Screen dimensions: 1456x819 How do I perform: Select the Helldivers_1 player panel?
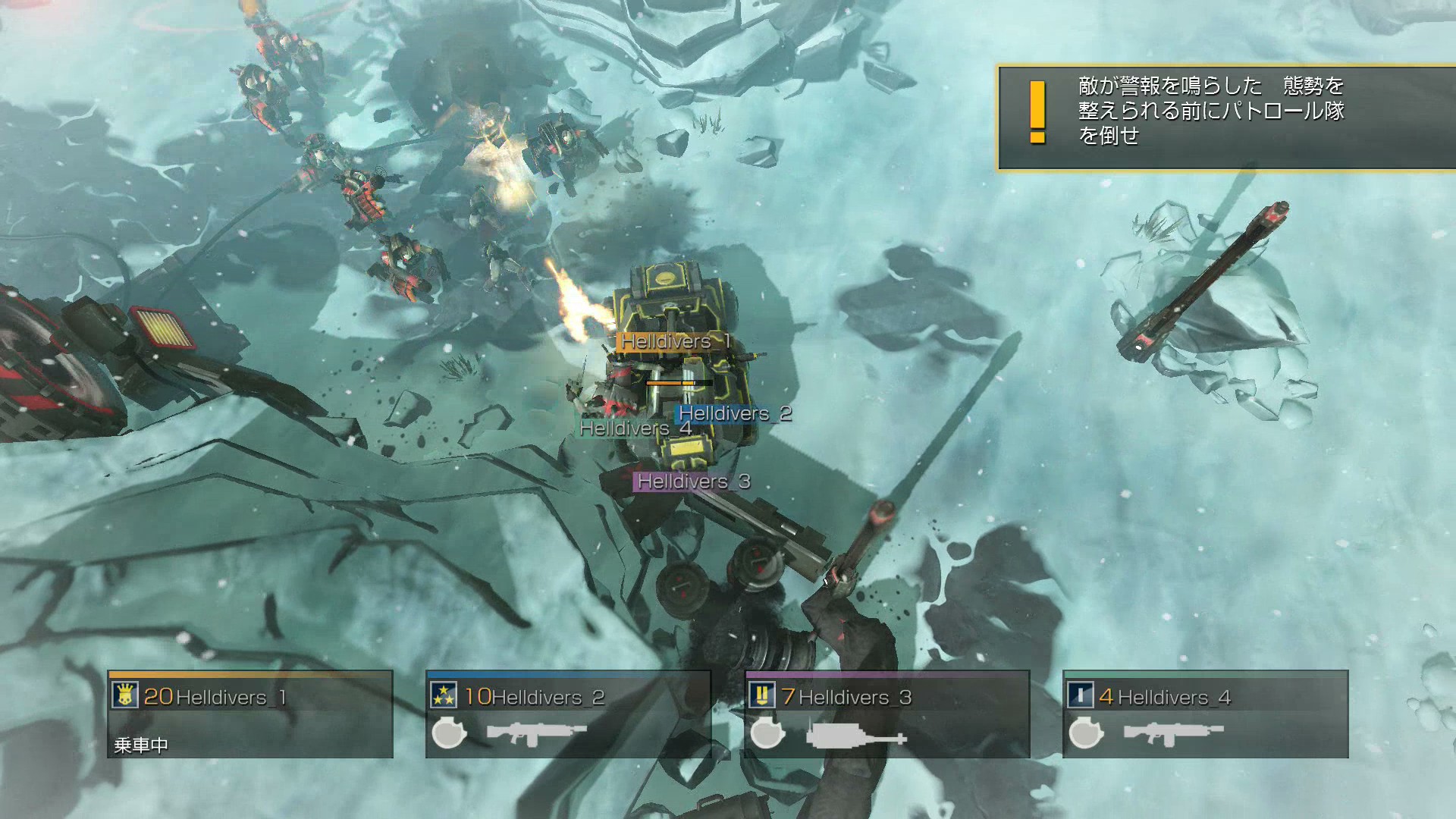[x=250, y=714]
